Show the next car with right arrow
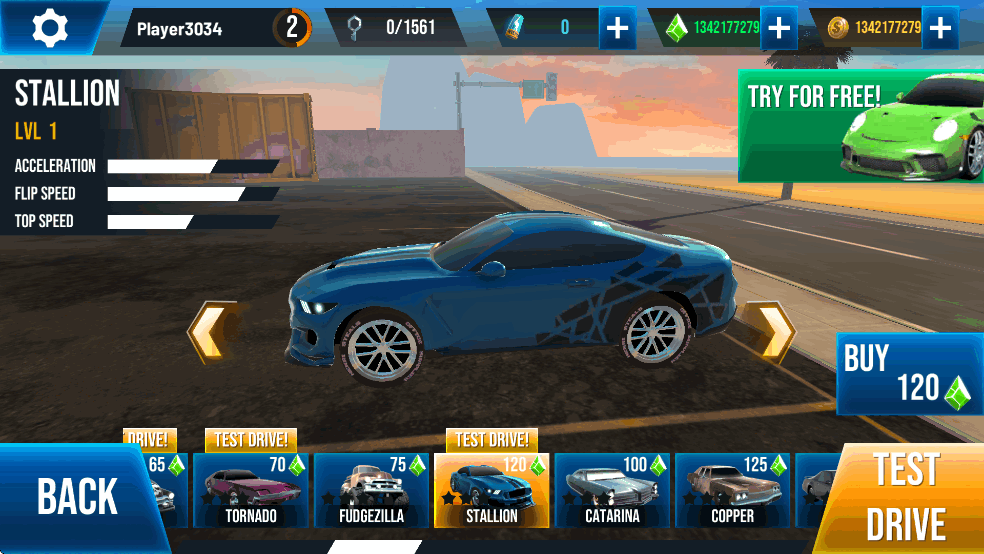The height and width of the screenshot is (554, 984). [x=771, y=331]
